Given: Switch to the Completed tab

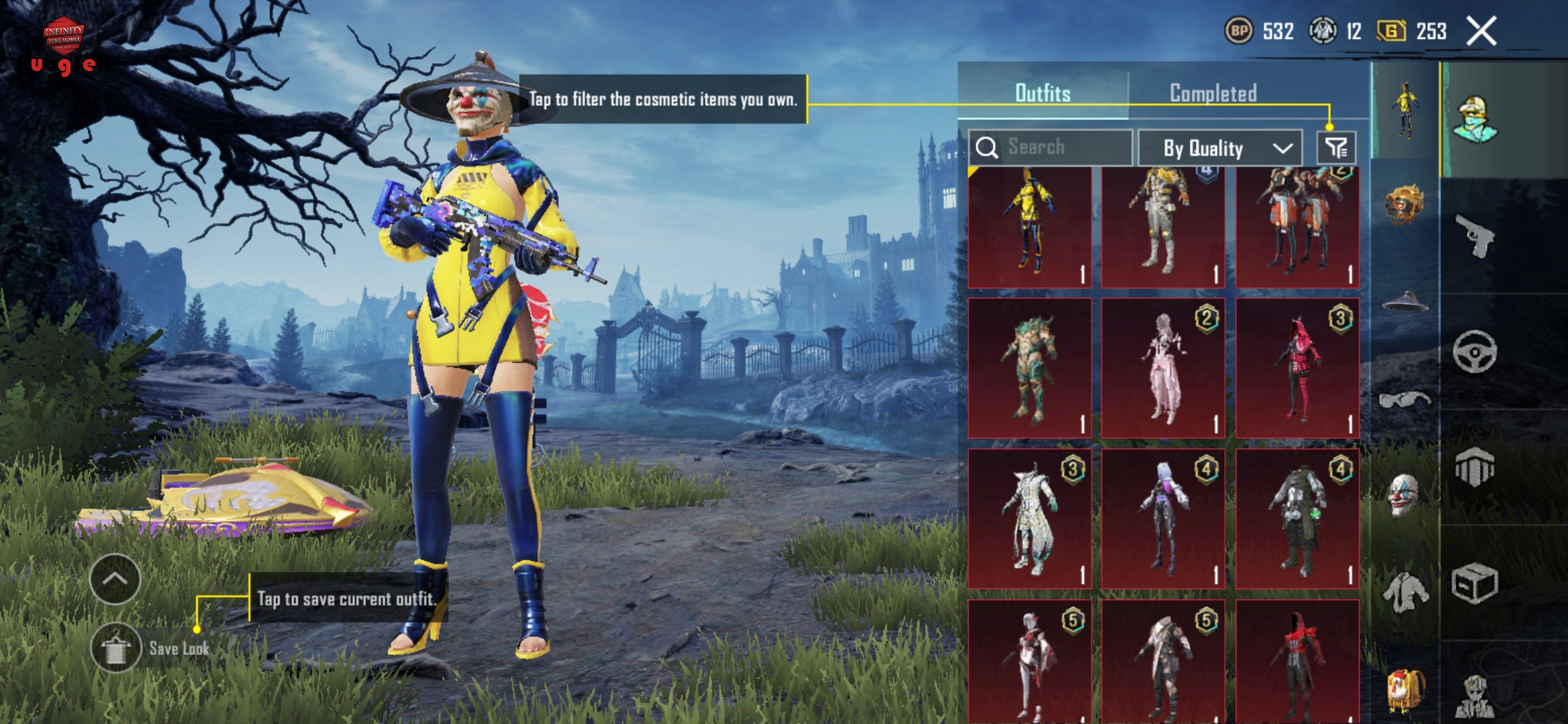Looking at the screenshot, I should click(x=1213, y=93).
